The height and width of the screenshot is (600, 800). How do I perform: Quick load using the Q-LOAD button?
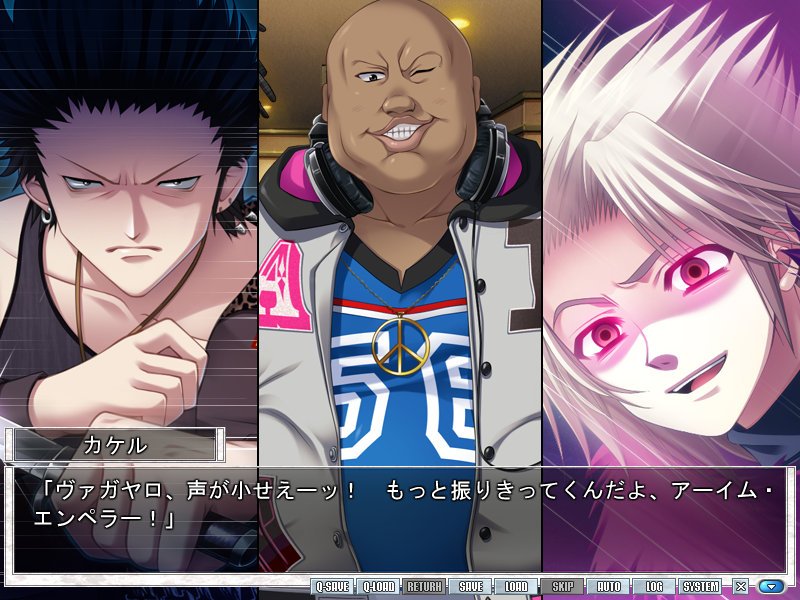[378, 587]
